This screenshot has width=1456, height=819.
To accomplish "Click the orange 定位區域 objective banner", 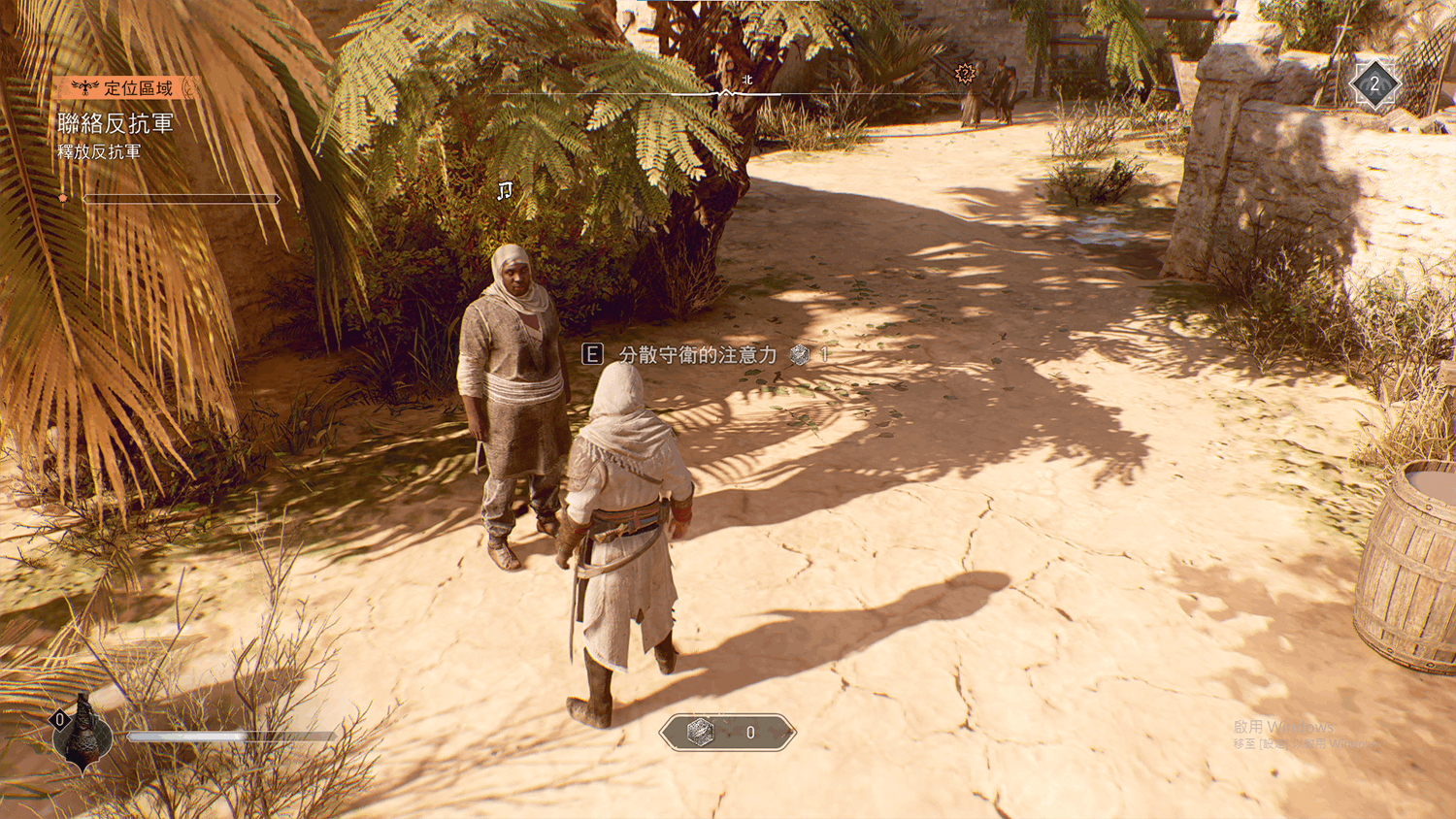I will (129, 88).
